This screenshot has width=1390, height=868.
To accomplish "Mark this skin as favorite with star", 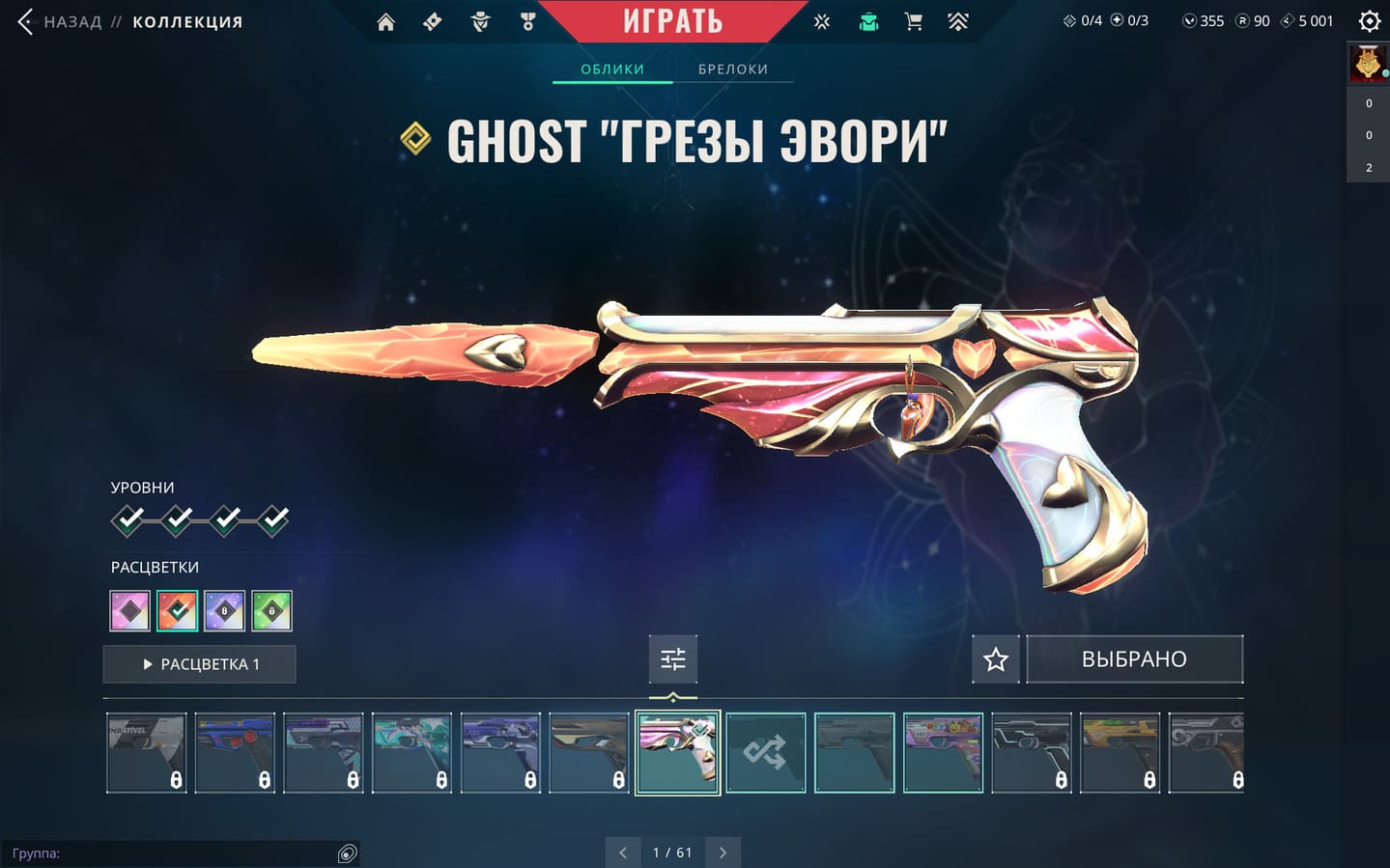I will point(996,659).
